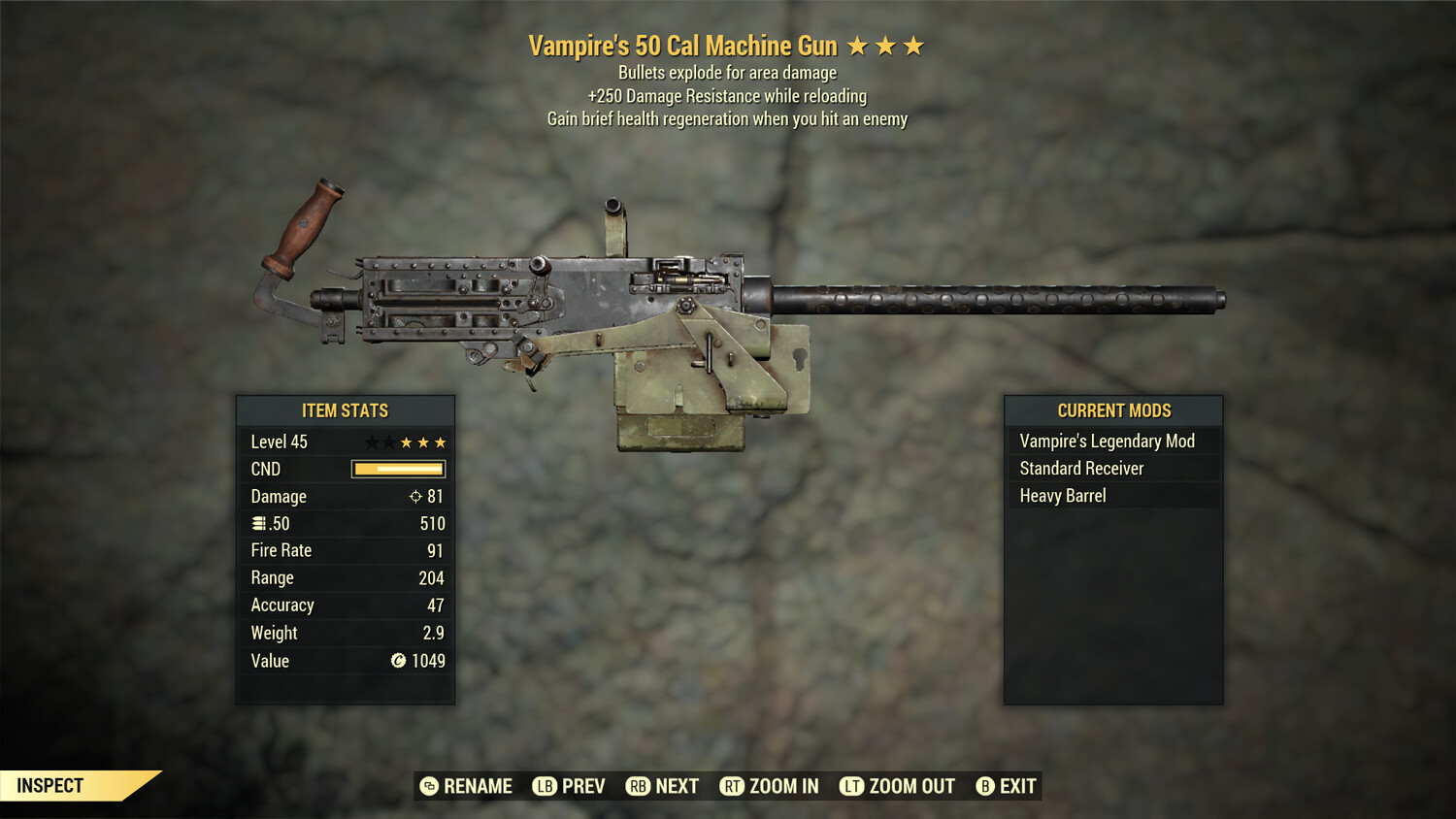Click the CURRENT MODS panel header
Screen dimensions: 1456x819
pos(1112,410)
